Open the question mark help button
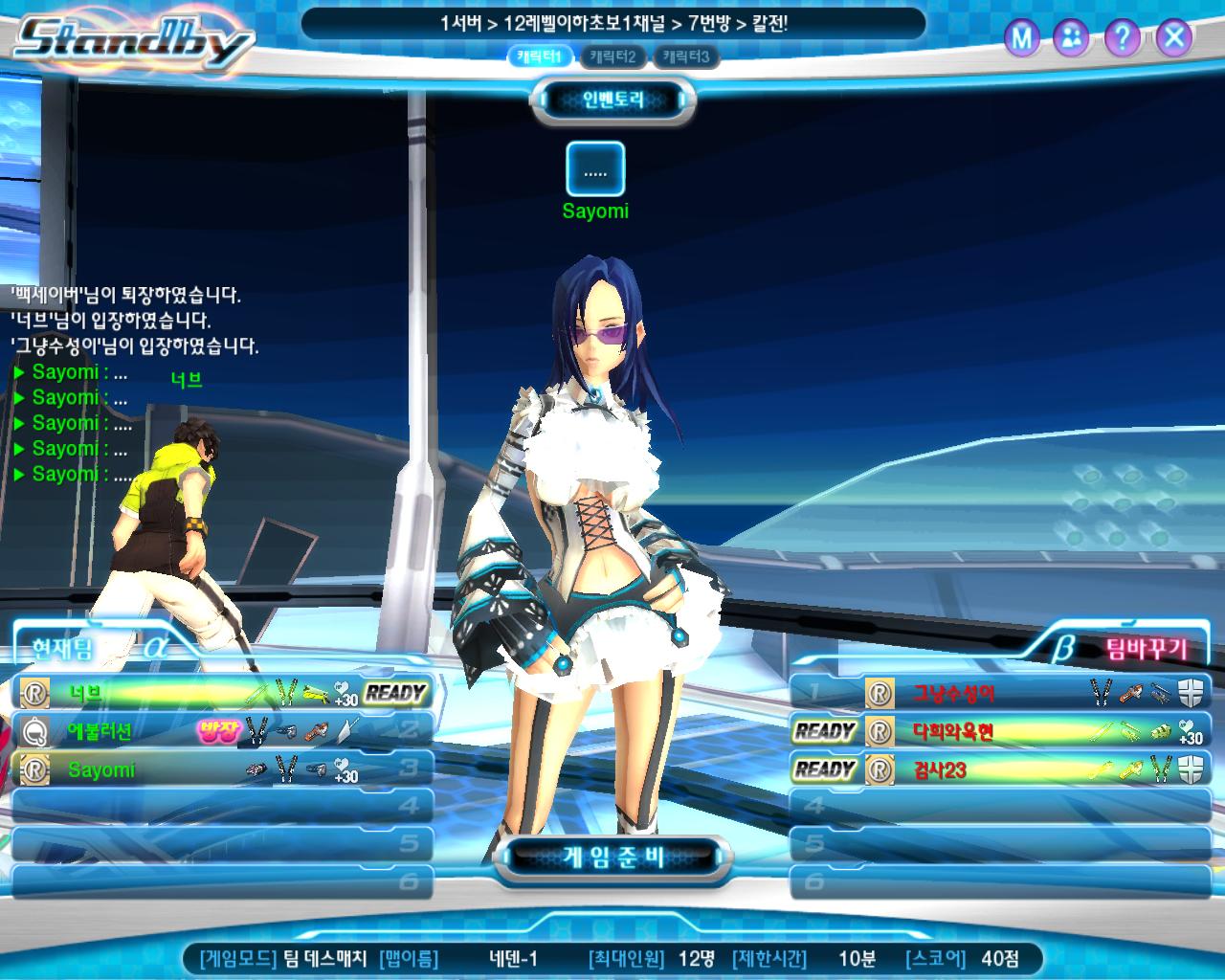The width and height of the screenshot is (1225, 980). (x=1122, y=38)
